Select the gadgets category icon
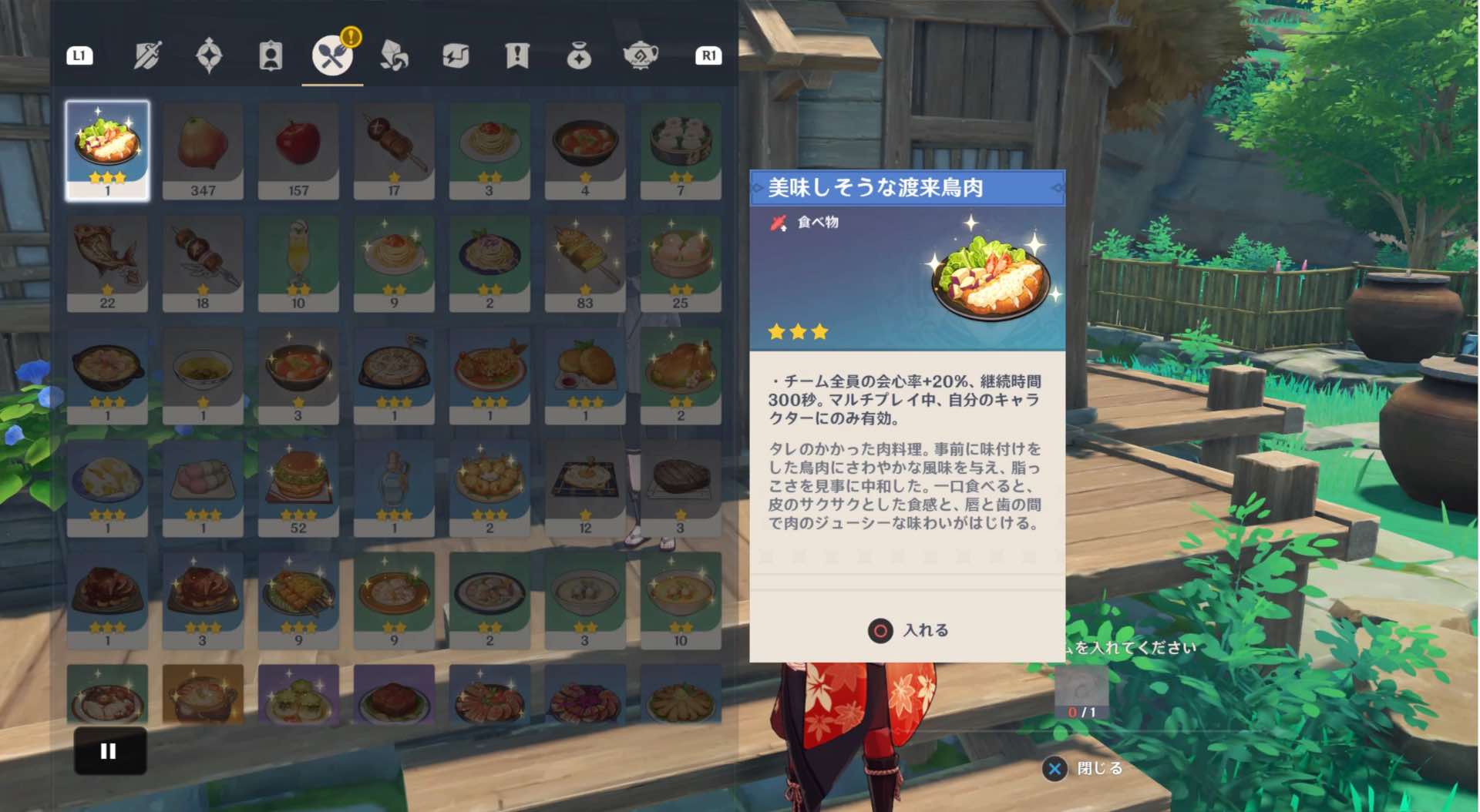Image resolution: width=1480 pixels, height=812 pixels. [455, 55]
